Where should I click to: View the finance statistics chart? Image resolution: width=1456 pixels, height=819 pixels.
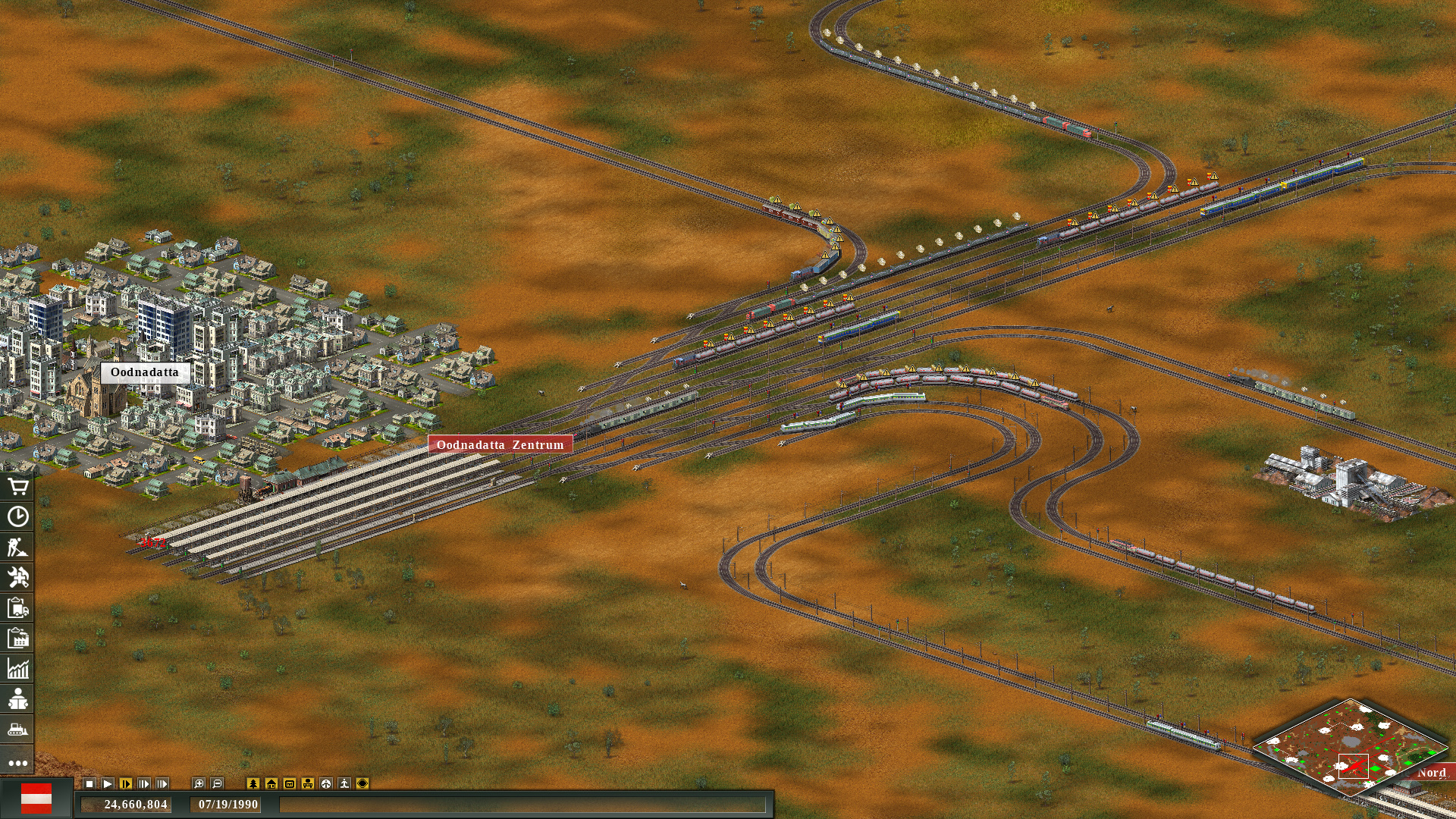pos(19,668)
